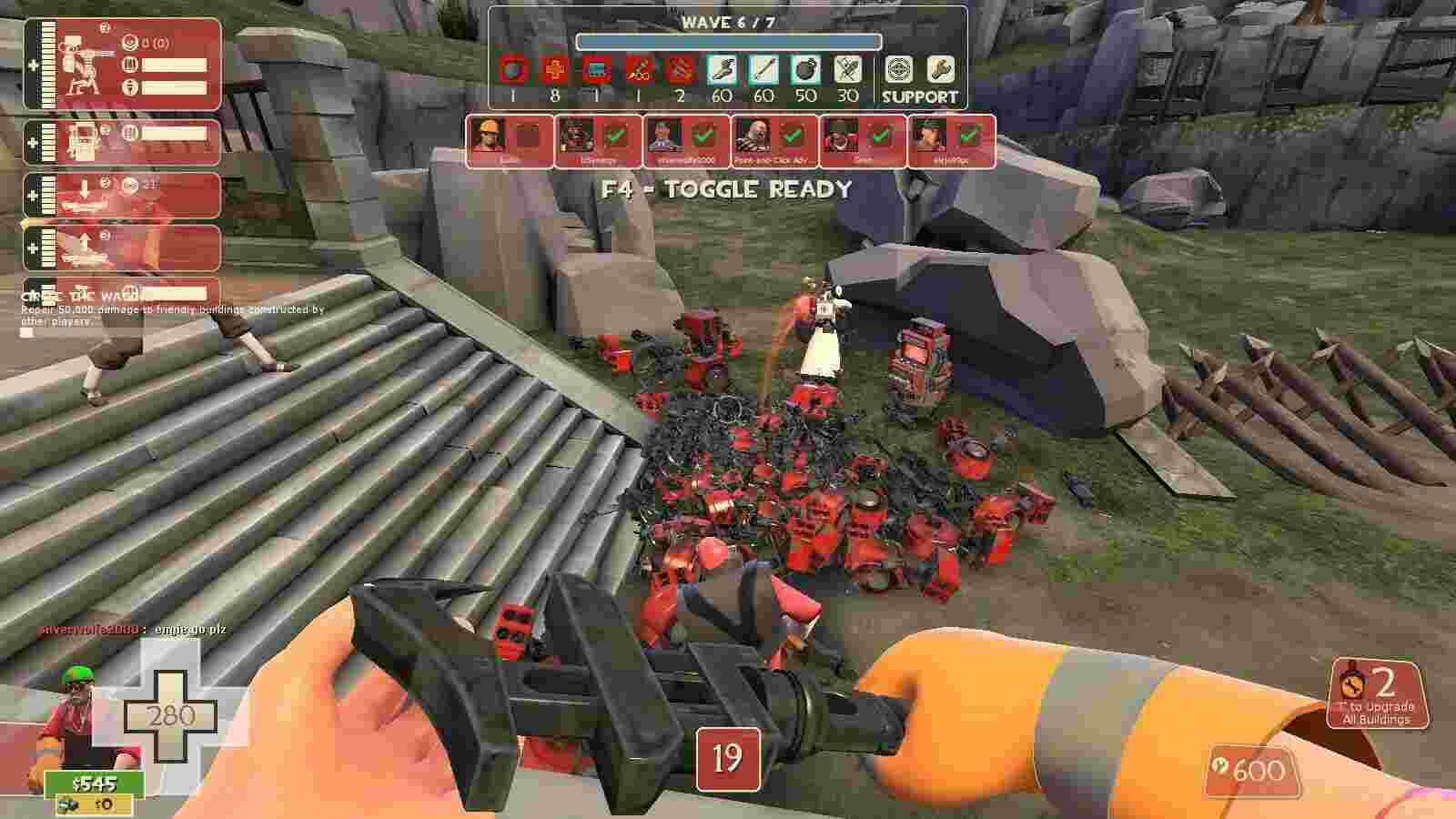Select the Heavy player's ready panel

(775, 141)
